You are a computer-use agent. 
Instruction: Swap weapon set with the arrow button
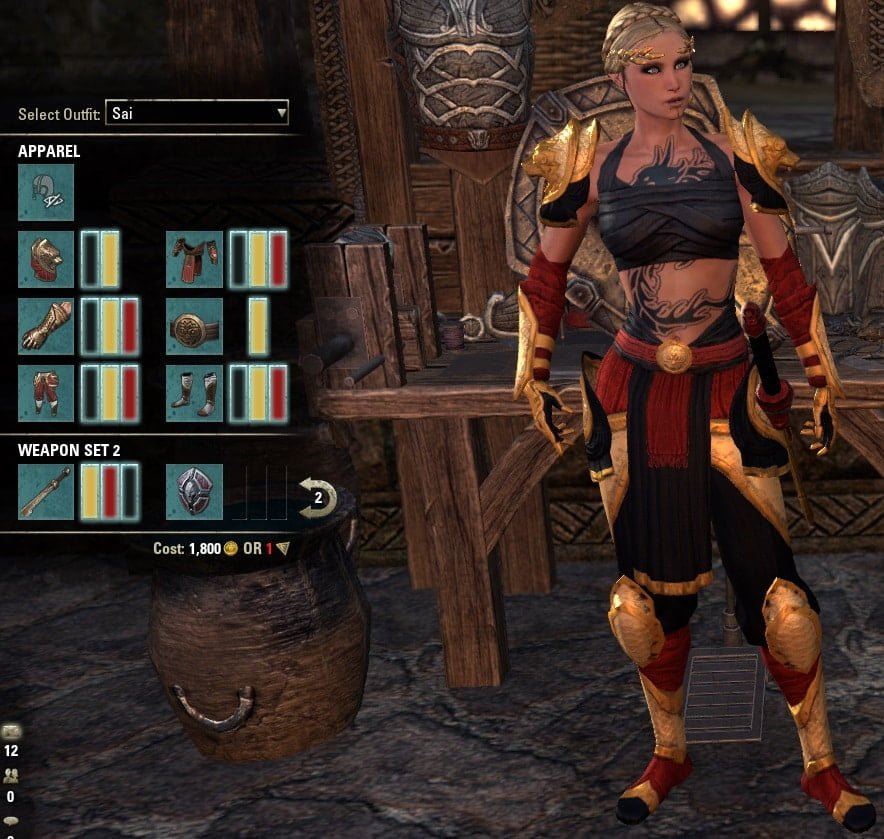coord(317,496)
